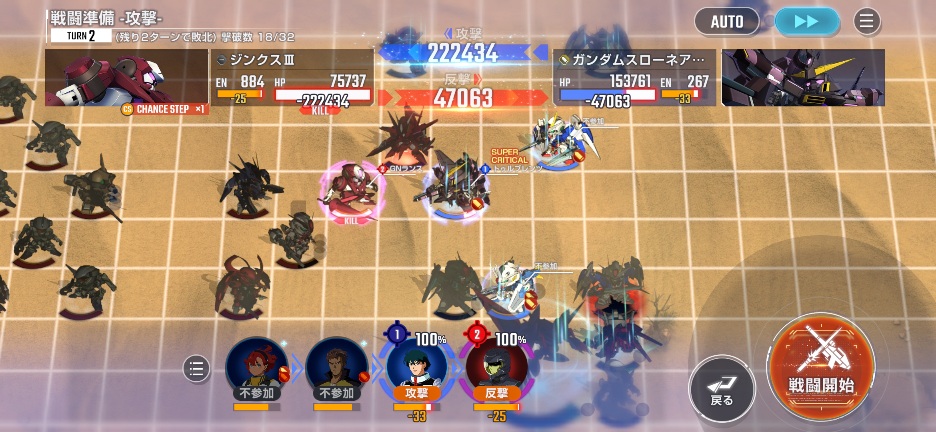
Task: Open the ガンダムスローネア unit status panel
Action: (634, 78)
